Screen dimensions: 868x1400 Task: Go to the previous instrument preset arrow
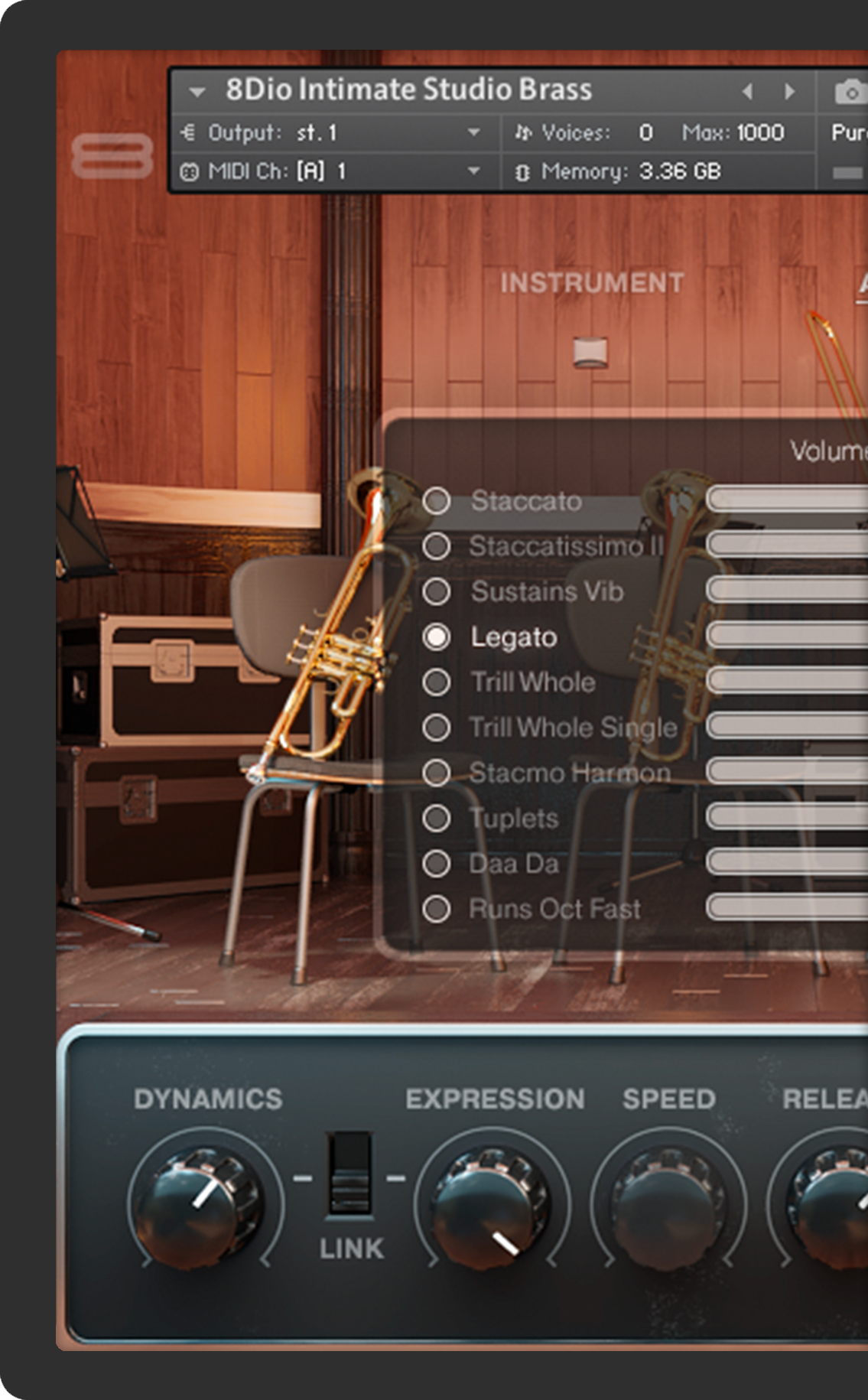tap(747, 92)
